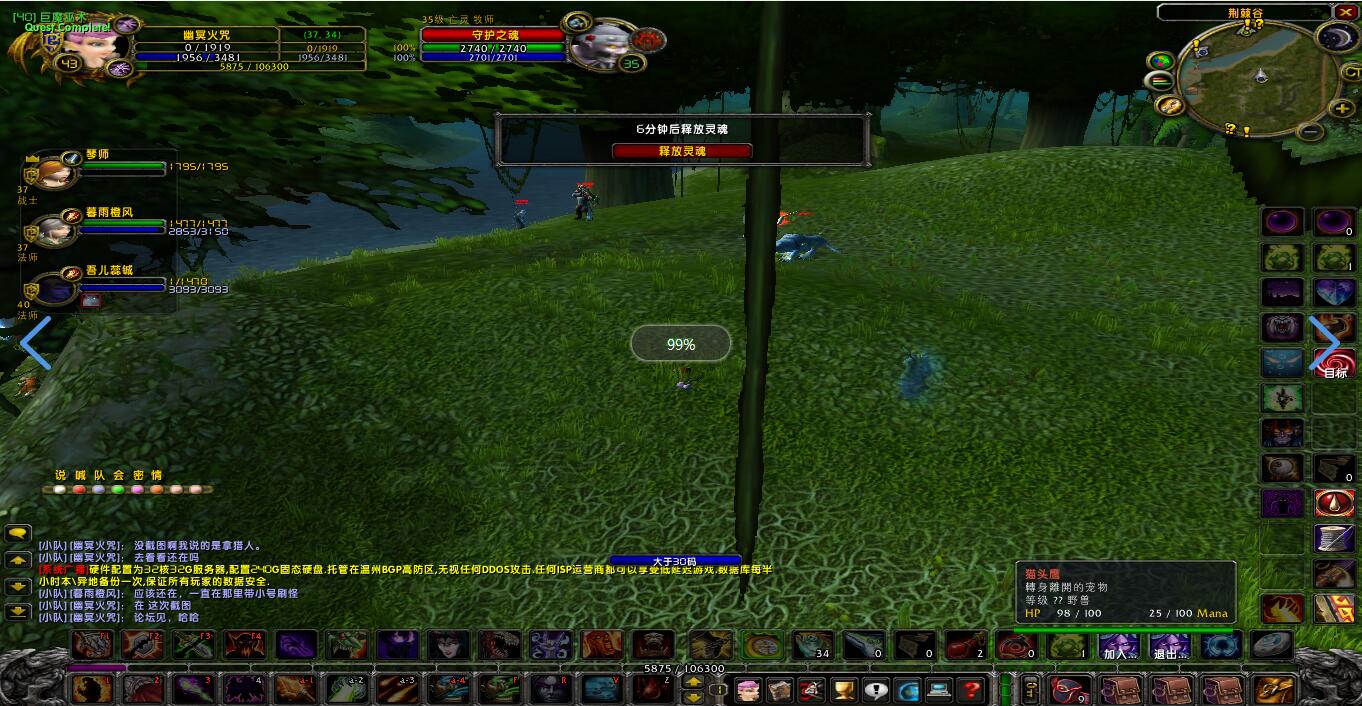Close the minimap with the X button
The height and width of the screenshot is (706, 1362).
pyautogui.click(x=1345, y=12)
